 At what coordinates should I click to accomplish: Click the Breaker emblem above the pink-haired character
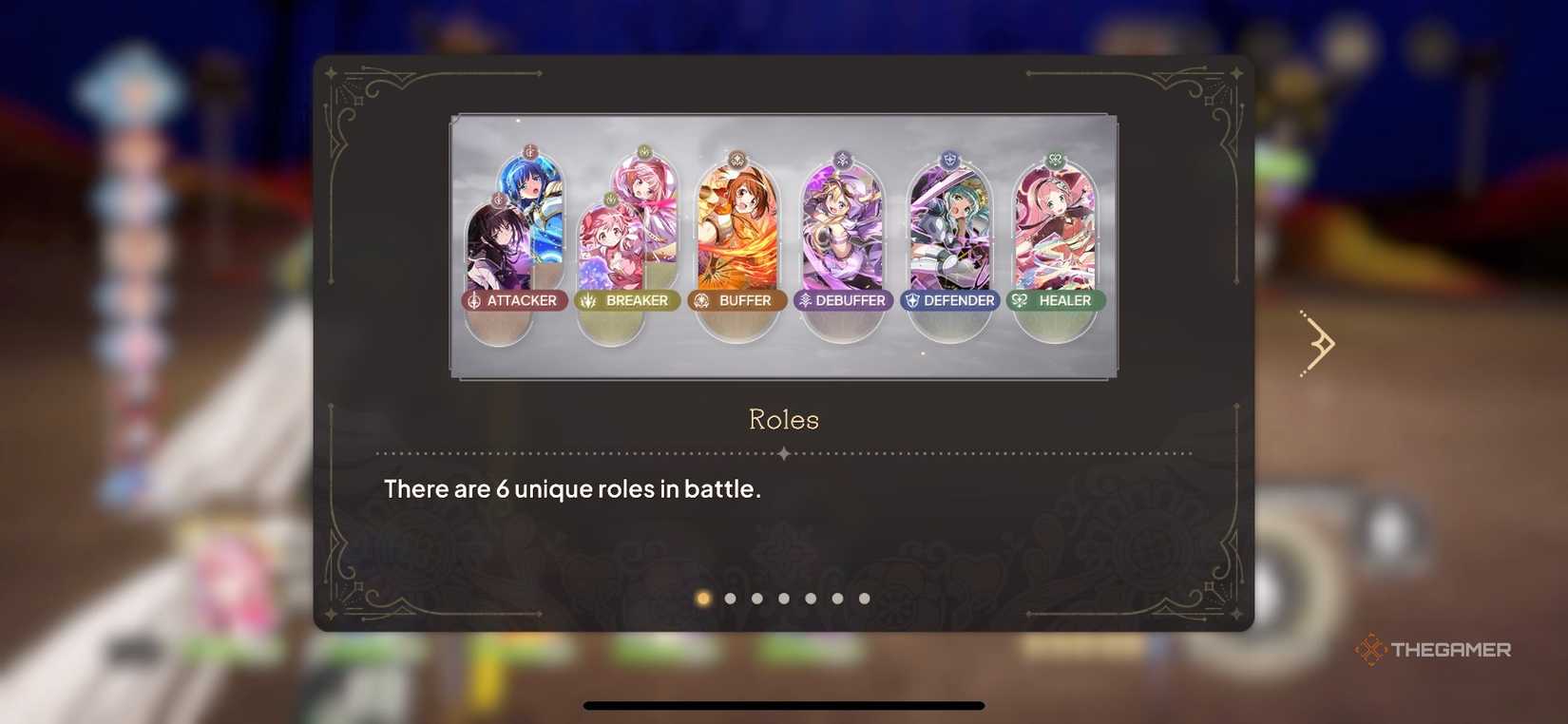click(642, 149)
